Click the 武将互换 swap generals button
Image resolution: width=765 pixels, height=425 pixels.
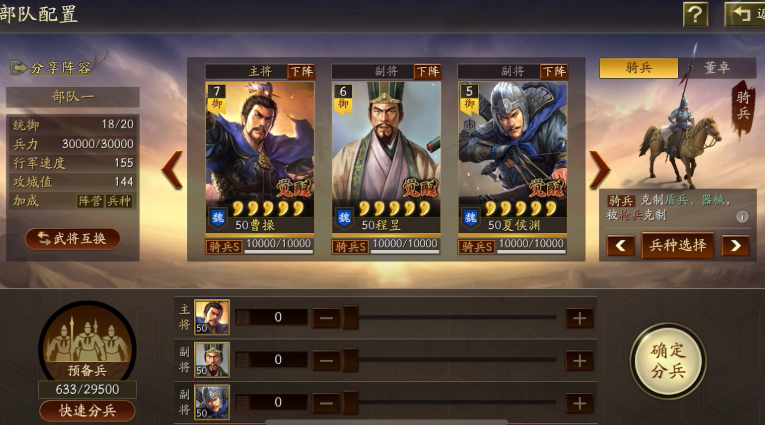tap(72, 238)
